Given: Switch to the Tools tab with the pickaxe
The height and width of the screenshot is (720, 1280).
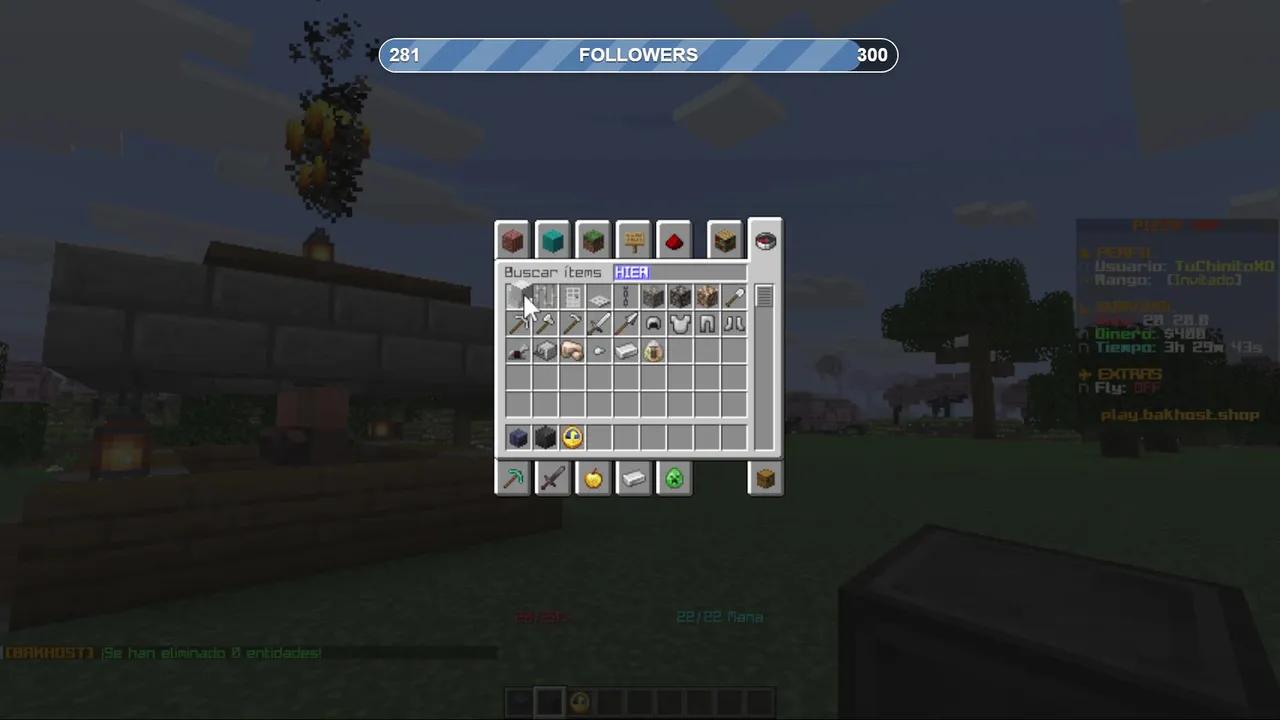Looking at the screenshot, I should pos(513,479).
